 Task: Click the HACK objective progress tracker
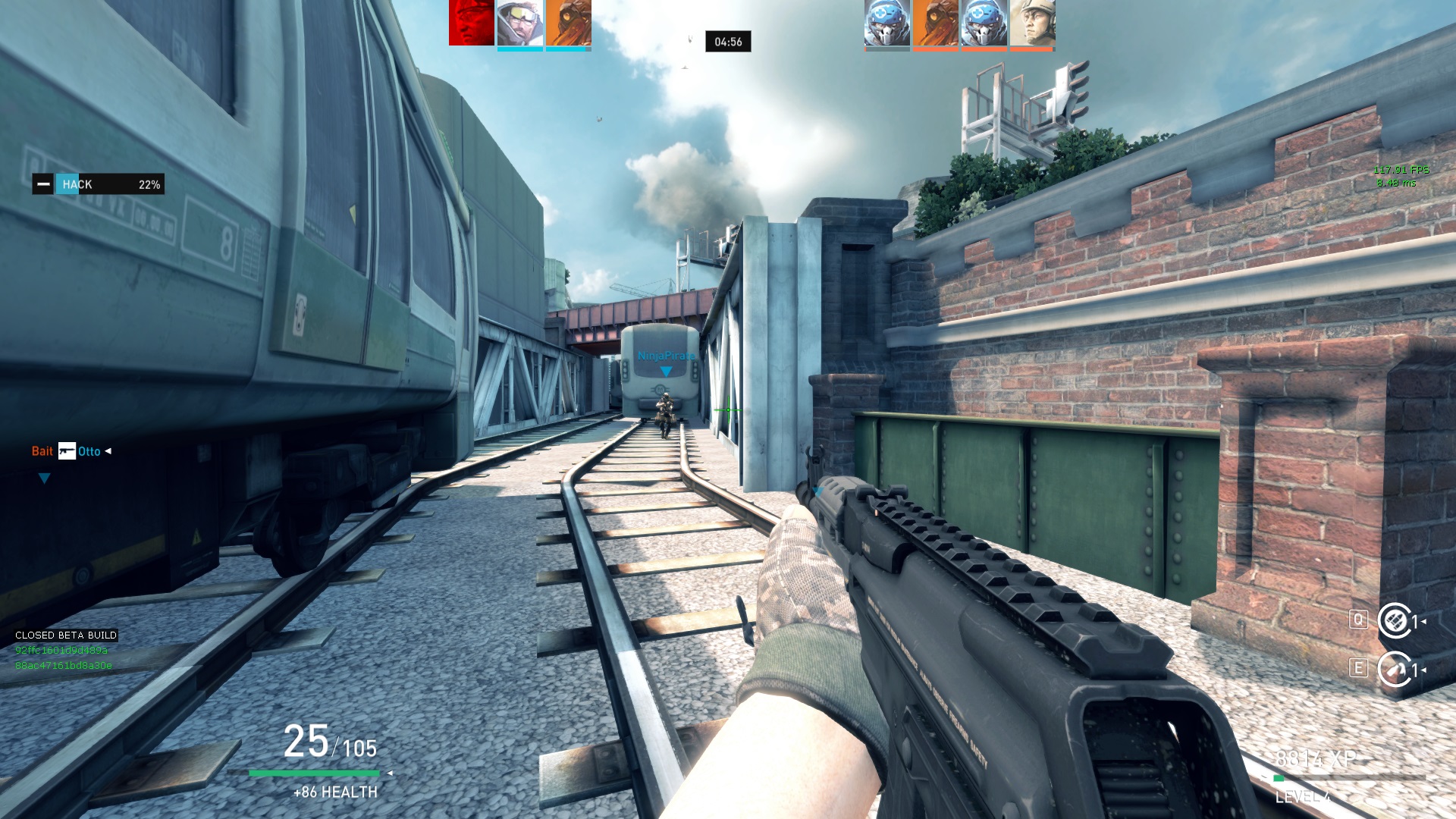coord(99,184)
